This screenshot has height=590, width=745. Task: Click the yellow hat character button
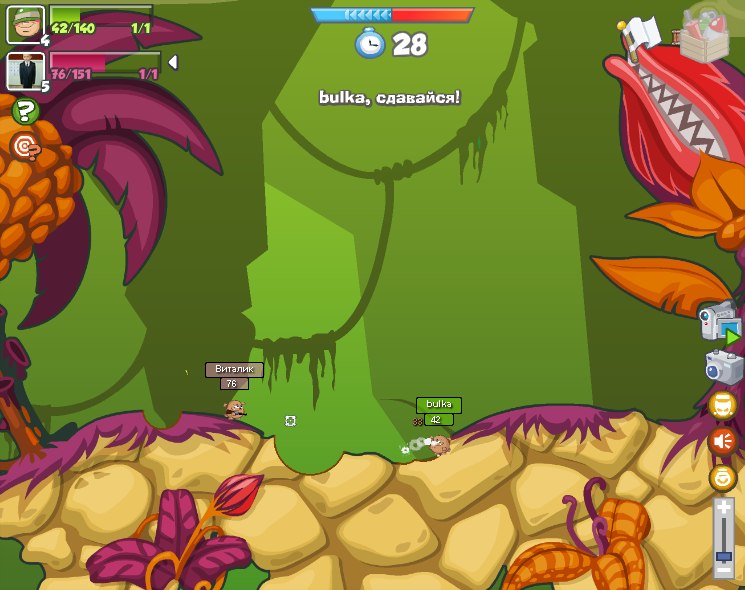pyautogui.click(x=722, y=405)
